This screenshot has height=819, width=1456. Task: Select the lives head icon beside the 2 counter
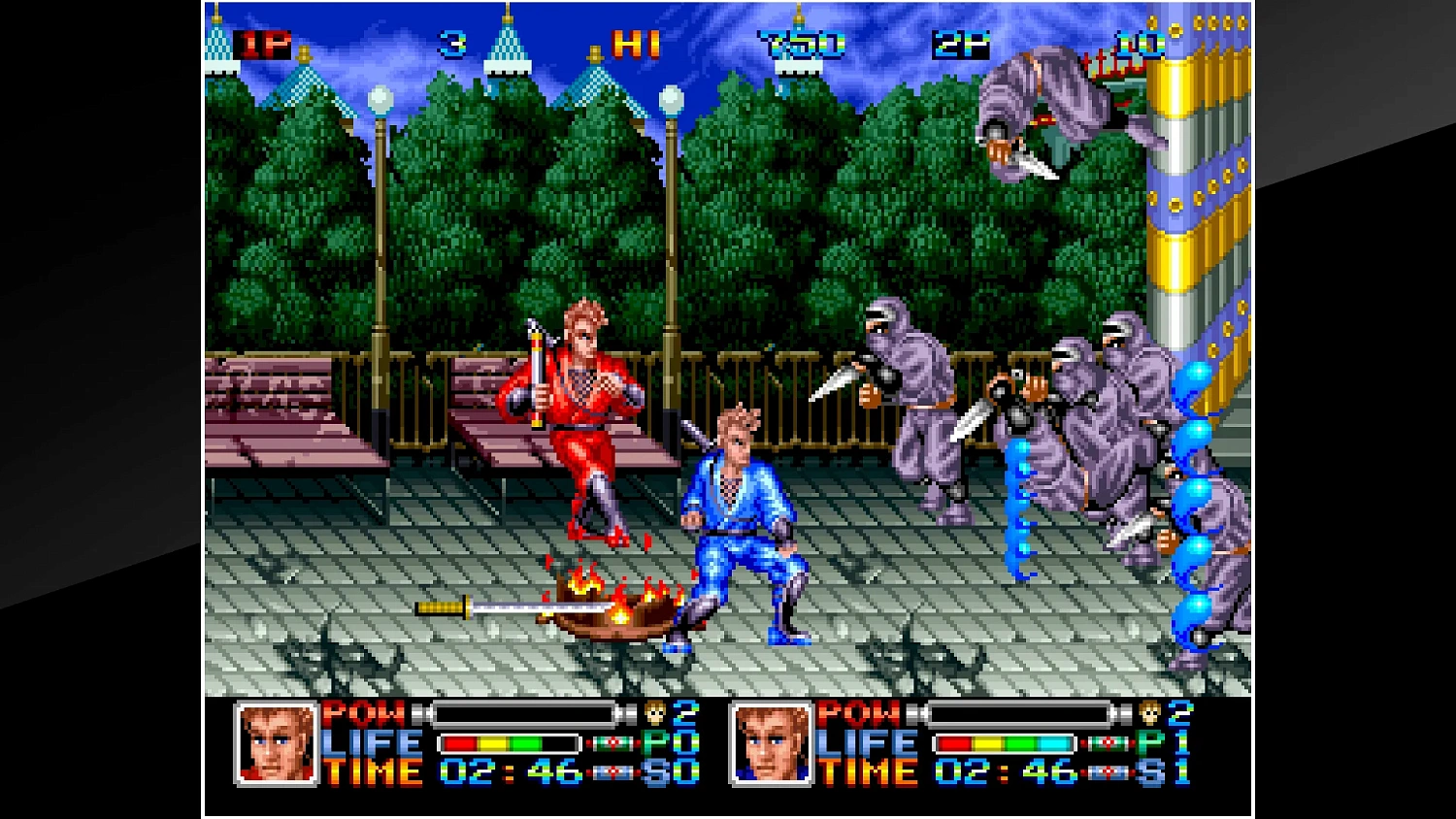(x=1148, y=713)
